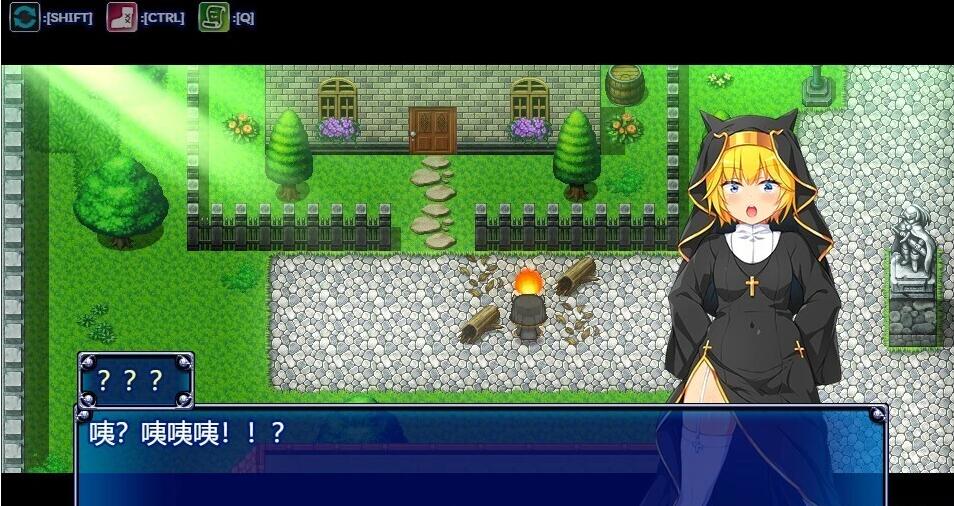This screenshot has height=506, width=954.
Task: Open the green scroll log icon
Action: pyautogui.click(x=213, y=17)
